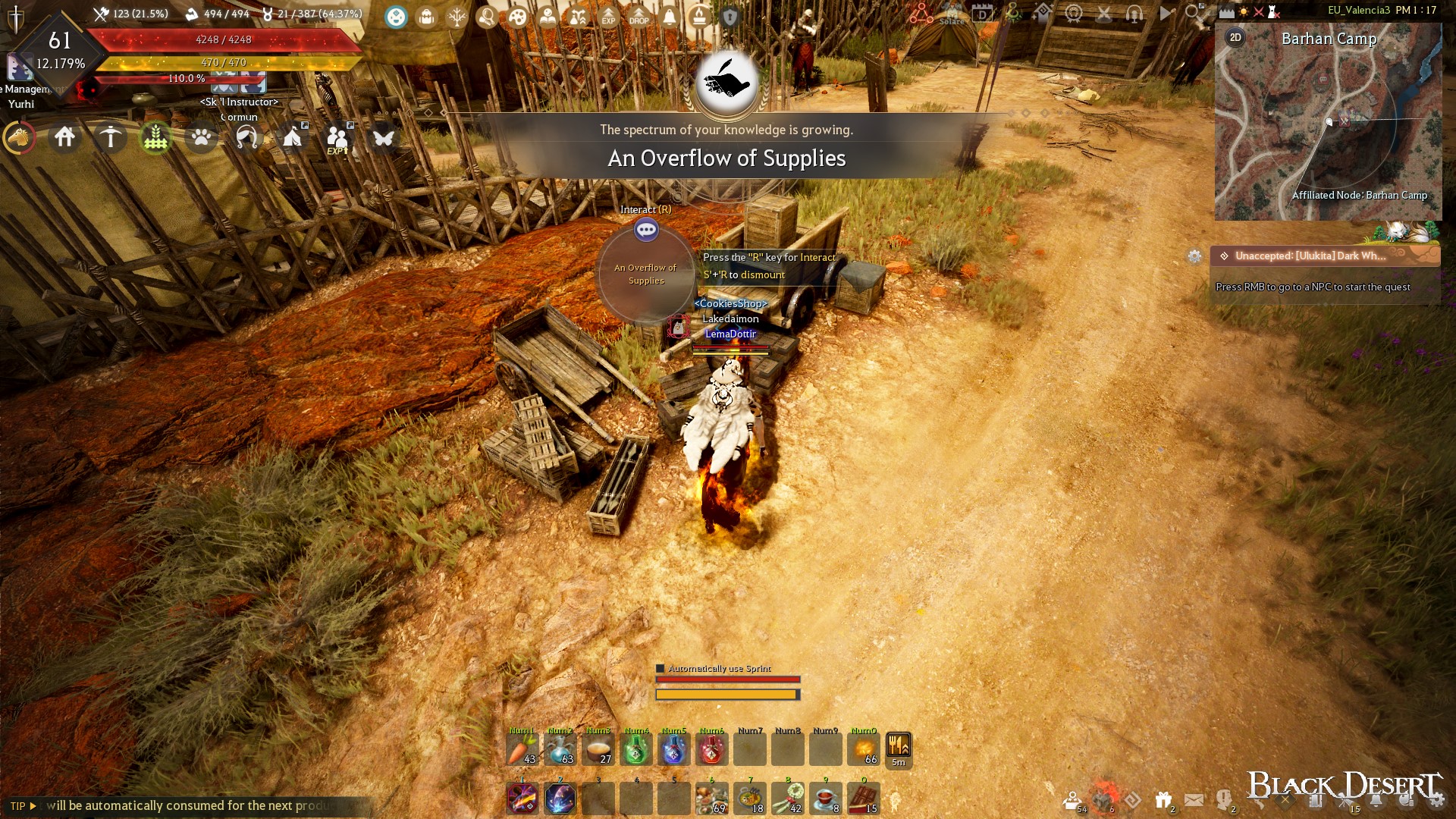Viewport: 1456px width, 819px height.
Task: Open the gift box icon with badge 2
Action: pos(1163,799)
